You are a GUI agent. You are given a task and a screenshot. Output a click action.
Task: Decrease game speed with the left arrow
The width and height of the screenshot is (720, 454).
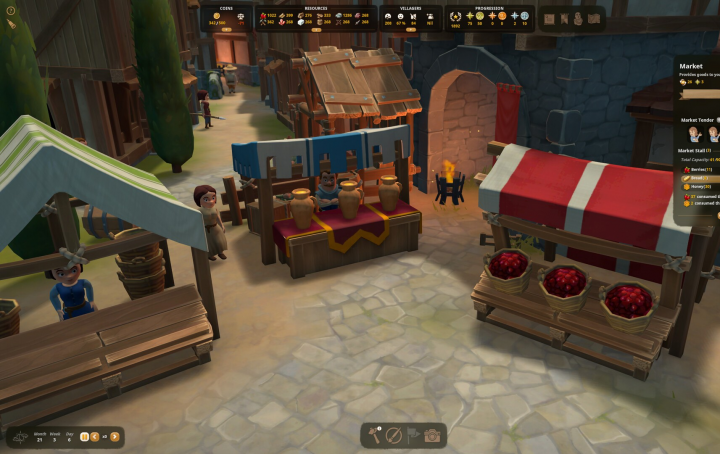pos(95,436)
